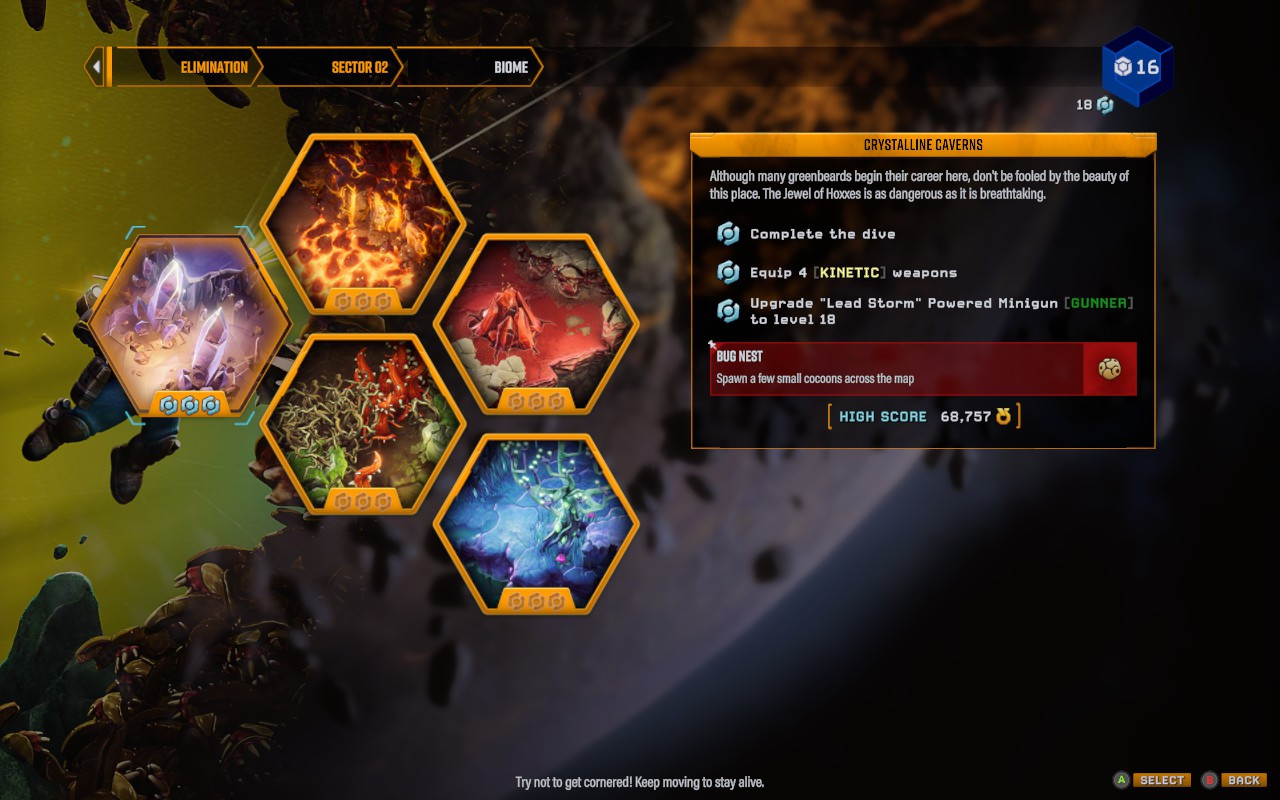Click the resource icon beside the 18 counter
The image size is (1280, 800).
[1104, 103]
